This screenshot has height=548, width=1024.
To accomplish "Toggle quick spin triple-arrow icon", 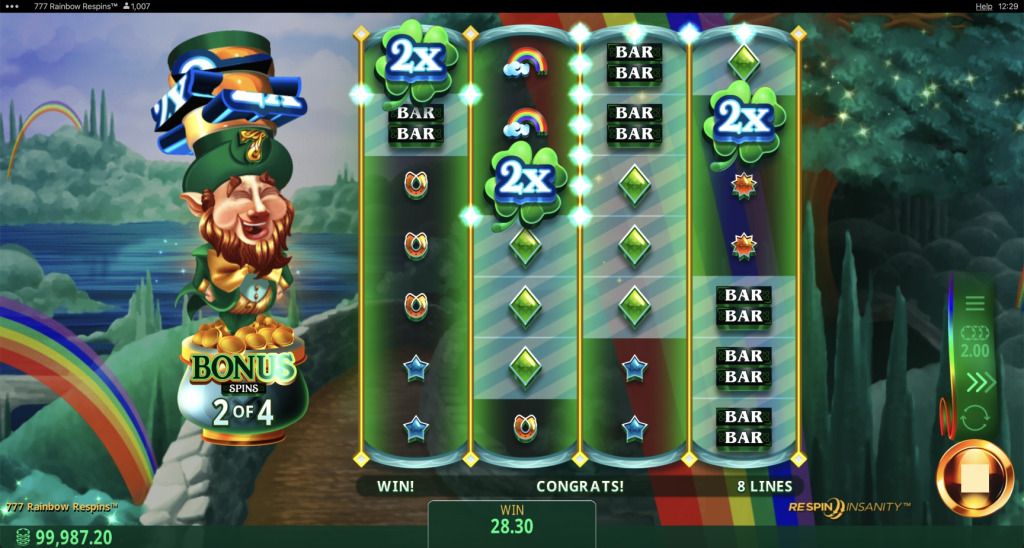I will [x=975, y=382].
